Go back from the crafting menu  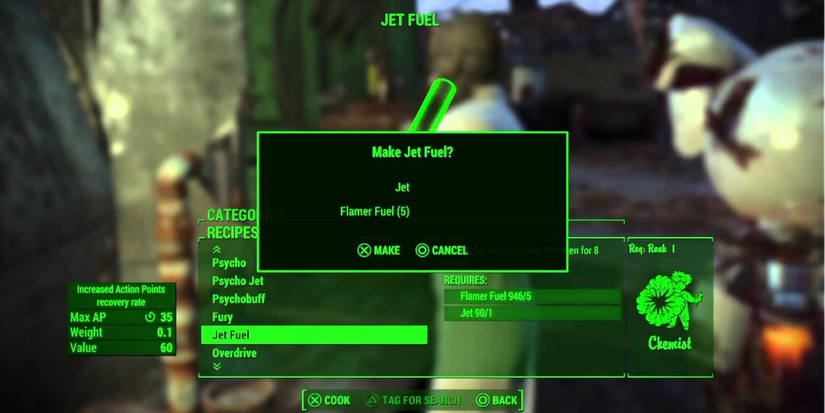click(x=496, y=400)
